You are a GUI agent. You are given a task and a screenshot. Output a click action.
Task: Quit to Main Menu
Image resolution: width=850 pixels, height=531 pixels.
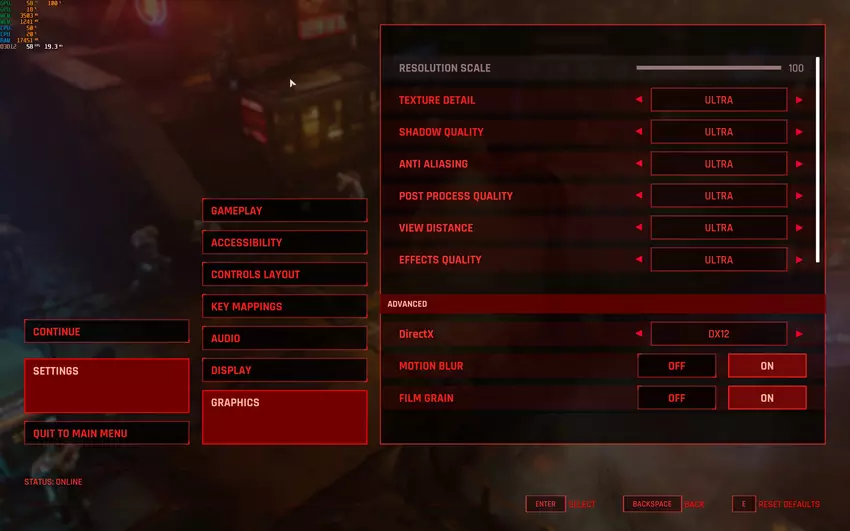(106, 433)
